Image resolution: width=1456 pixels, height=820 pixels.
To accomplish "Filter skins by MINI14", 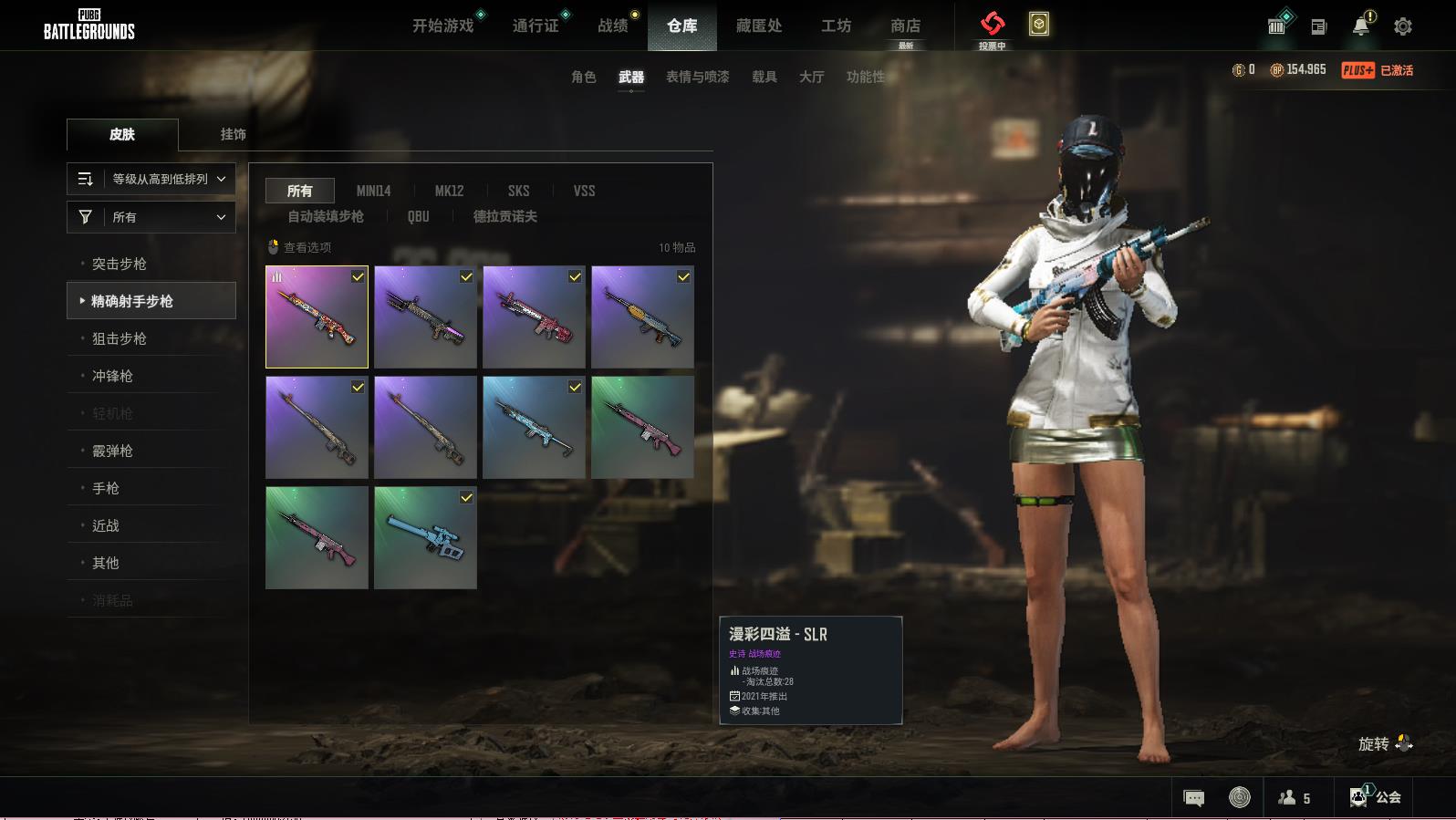I will tap(373, 191).
